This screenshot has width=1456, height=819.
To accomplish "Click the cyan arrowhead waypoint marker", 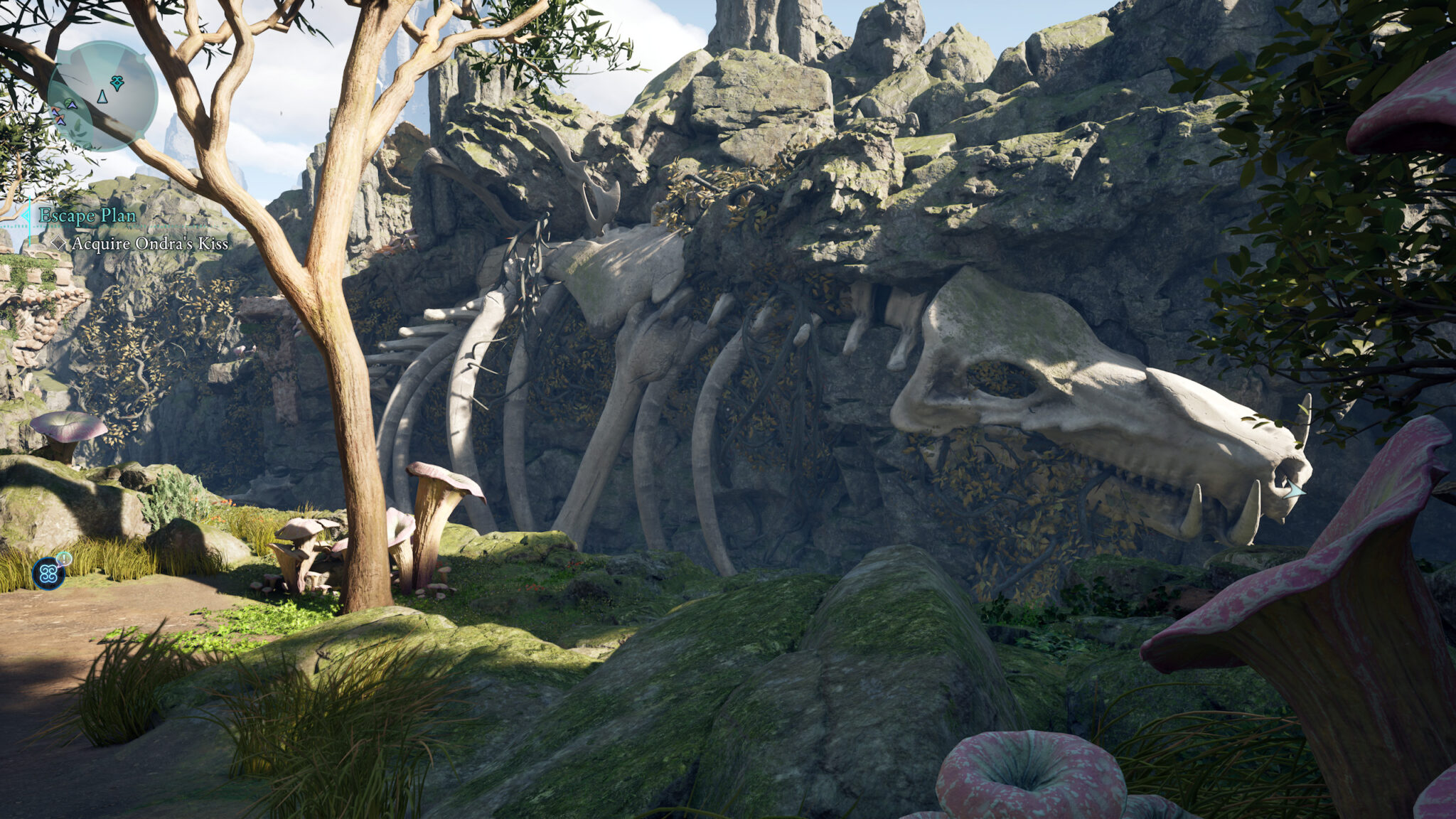I will (1295, 489).
